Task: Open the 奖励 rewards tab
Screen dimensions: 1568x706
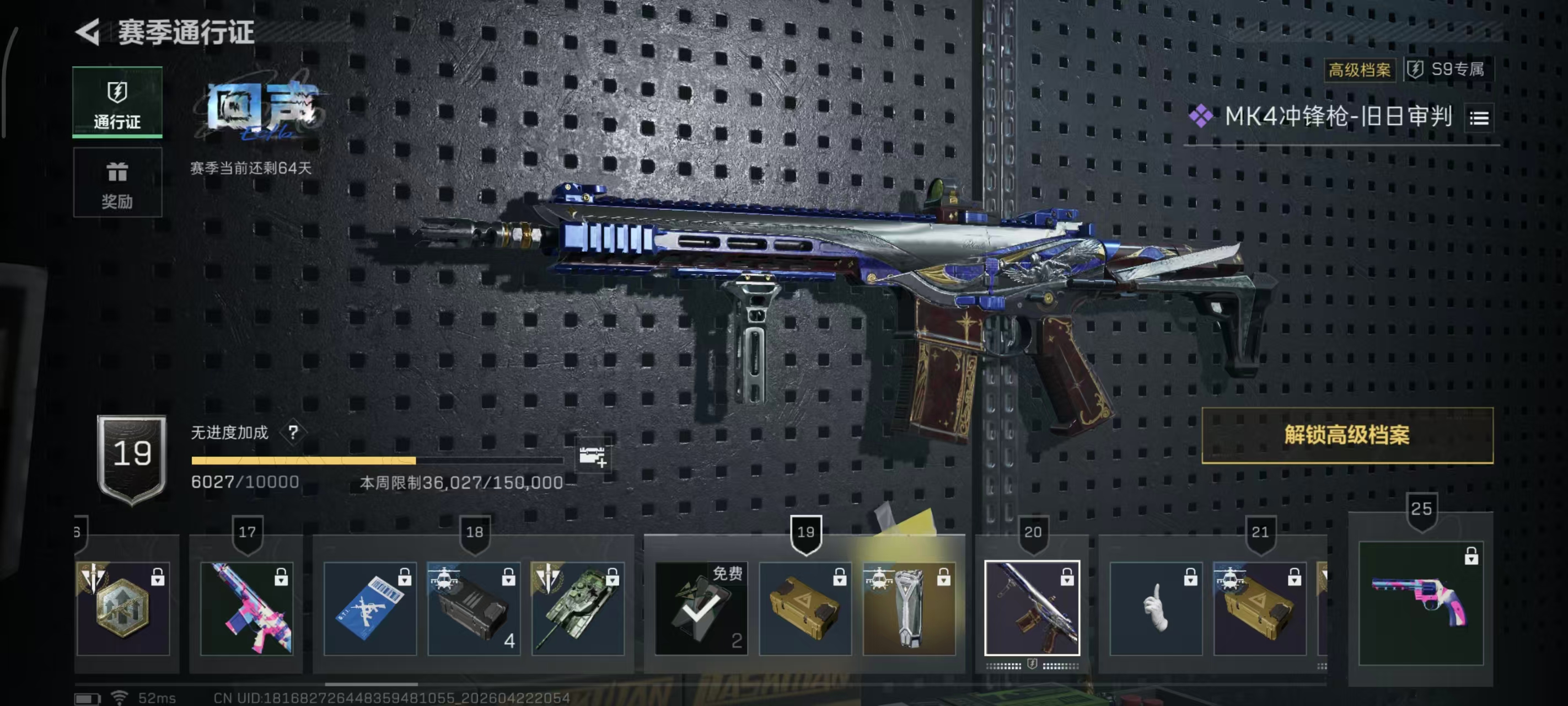Action: 117,183
